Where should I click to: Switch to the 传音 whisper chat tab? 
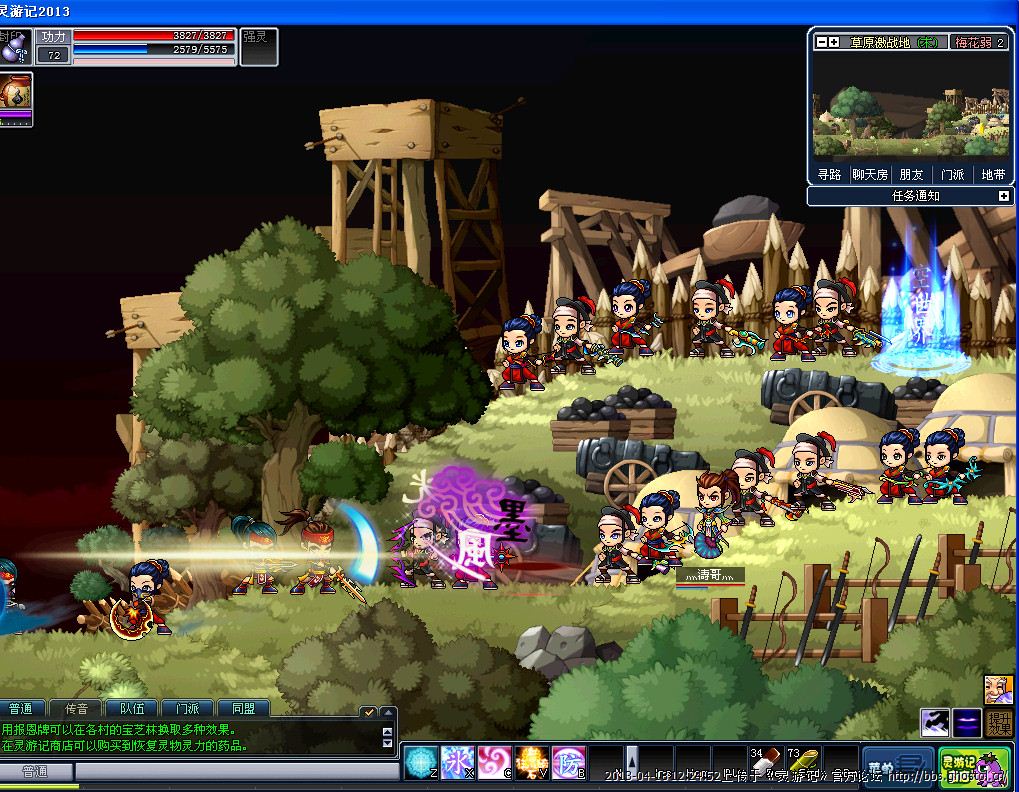(76, 708)
